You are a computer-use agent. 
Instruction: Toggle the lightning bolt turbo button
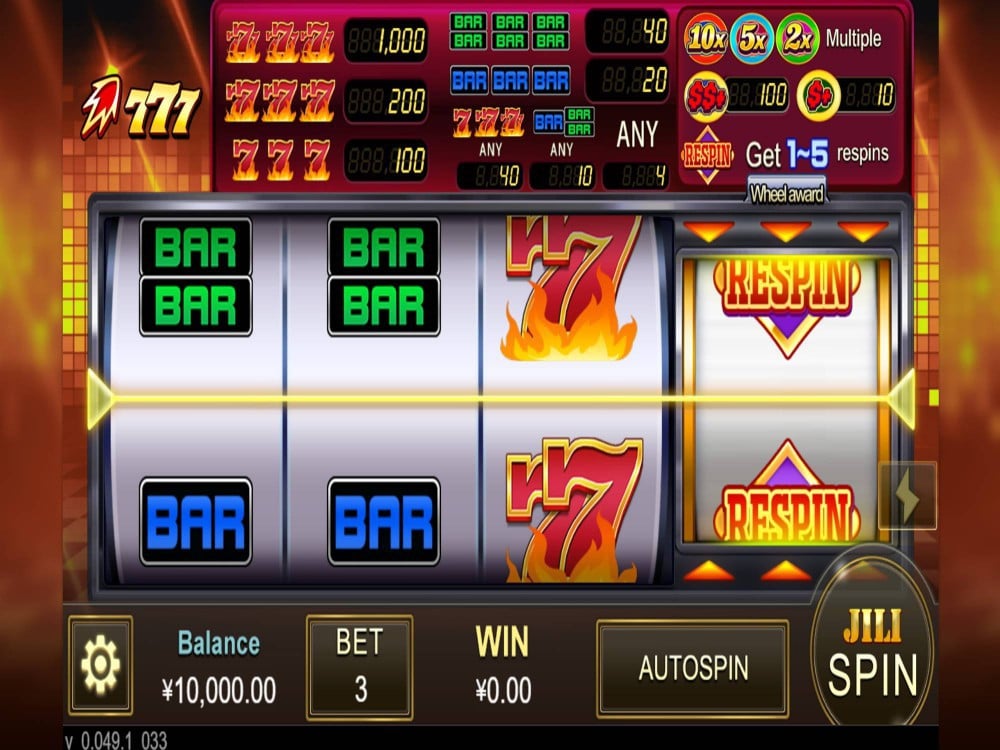coord(907,496)
